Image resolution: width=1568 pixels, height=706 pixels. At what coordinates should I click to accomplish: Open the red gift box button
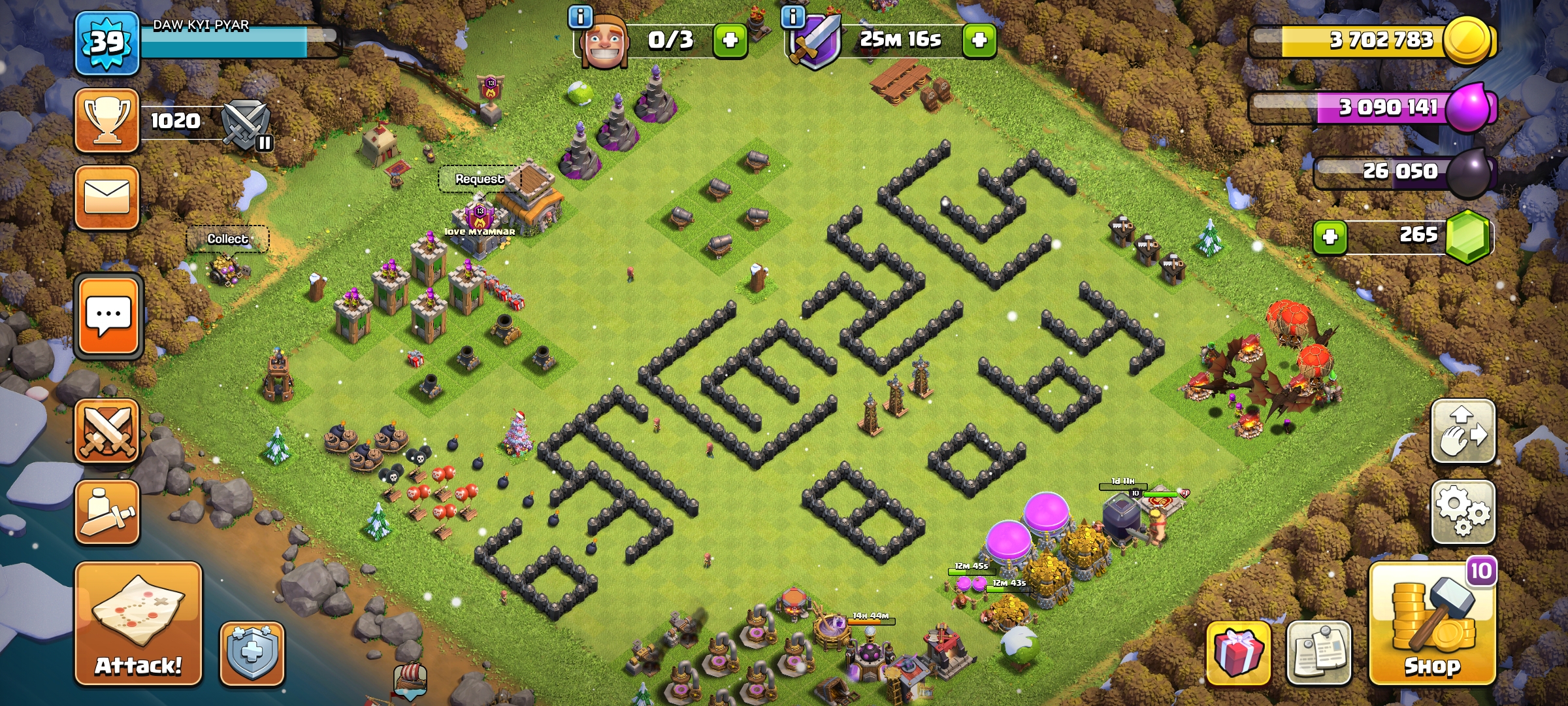[x=1238, y=653]
